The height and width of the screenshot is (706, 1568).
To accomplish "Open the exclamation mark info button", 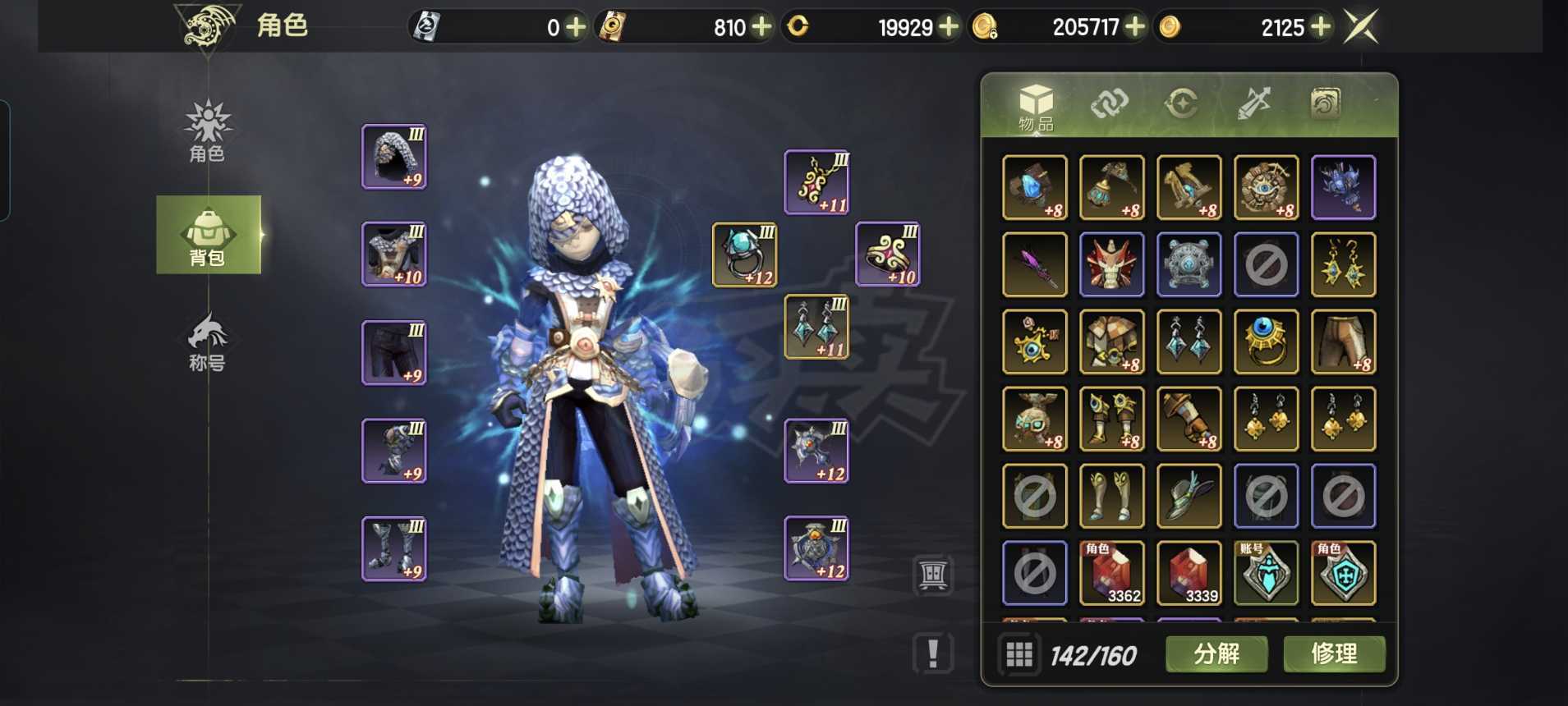I will [x=933, y=653].
